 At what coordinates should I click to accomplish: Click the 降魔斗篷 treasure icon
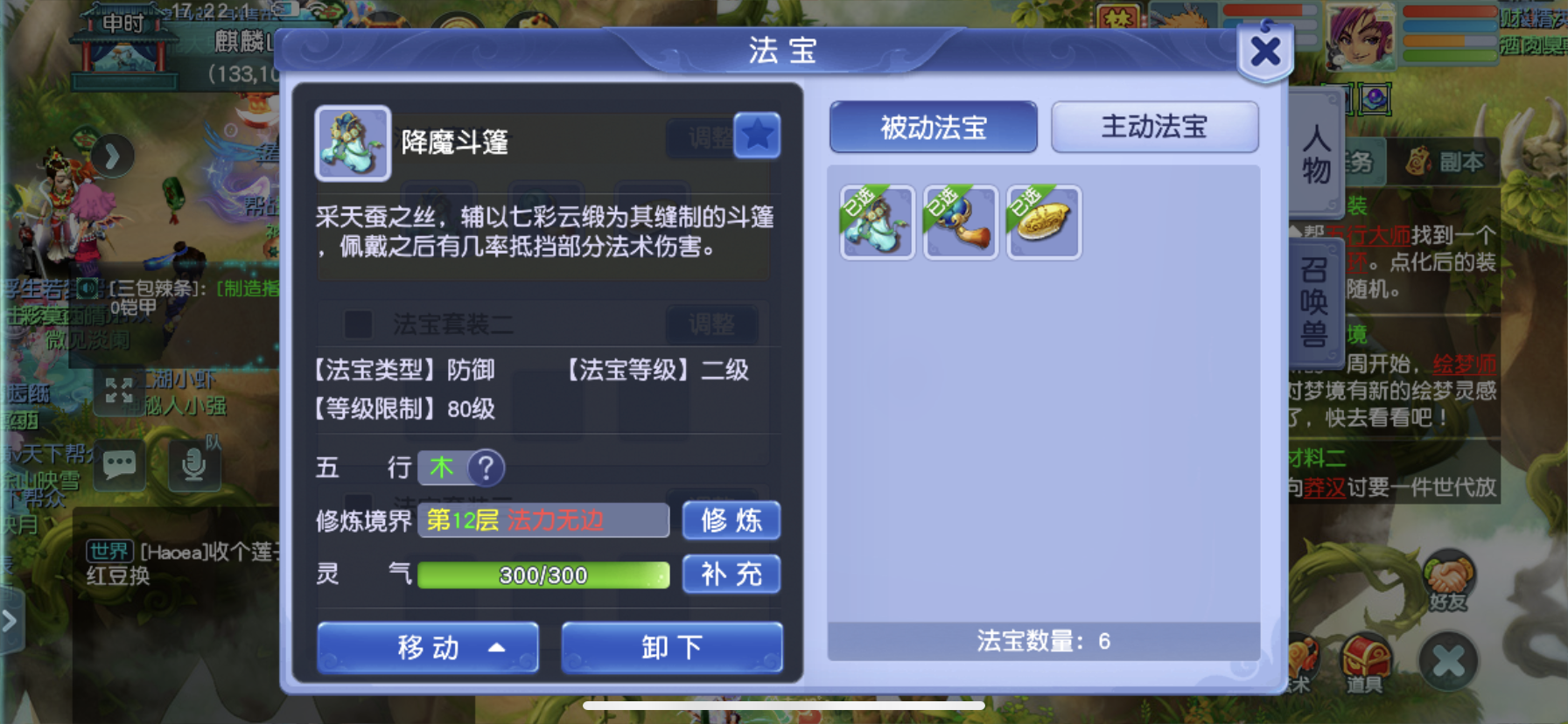coord(352,142)
